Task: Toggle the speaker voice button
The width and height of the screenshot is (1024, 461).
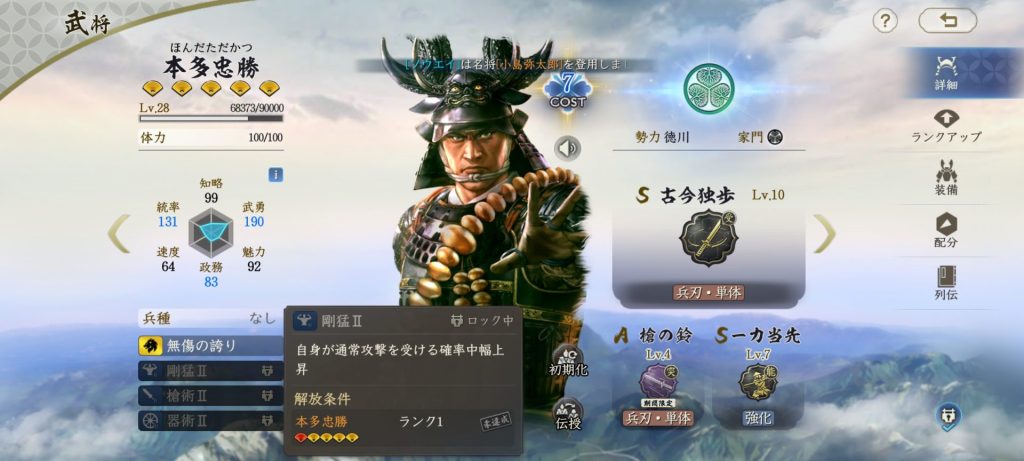Action: (568, 148)
